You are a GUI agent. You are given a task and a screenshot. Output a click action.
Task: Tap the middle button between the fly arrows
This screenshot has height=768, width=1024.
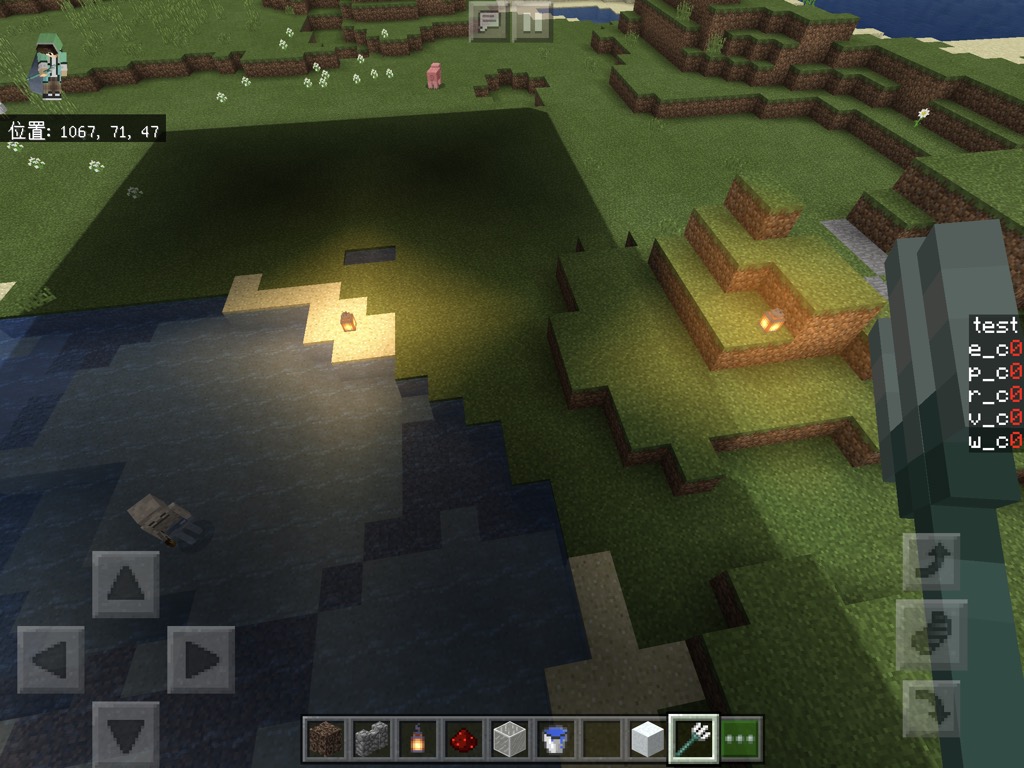(x=931, y=635)
